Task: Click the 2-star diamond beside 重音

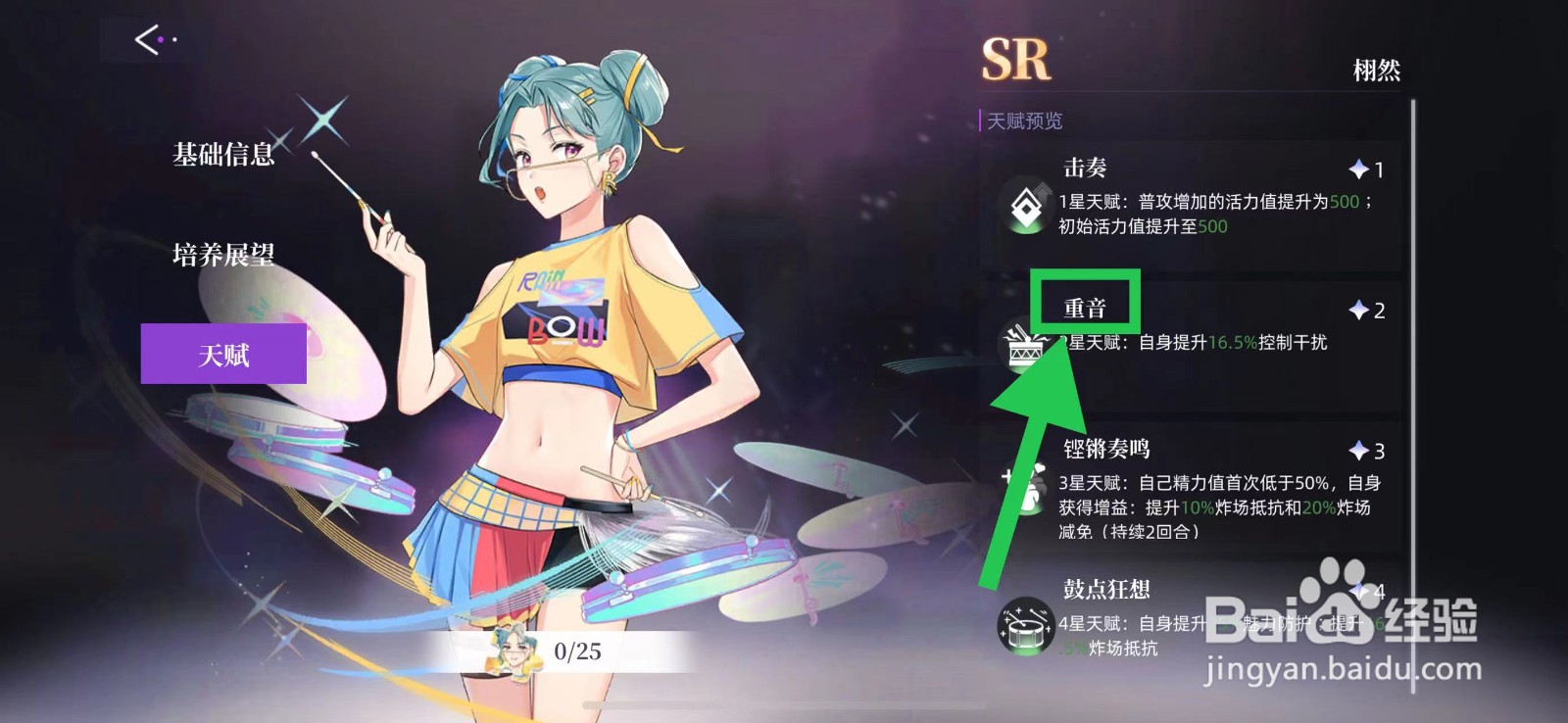Action: 1358,310
